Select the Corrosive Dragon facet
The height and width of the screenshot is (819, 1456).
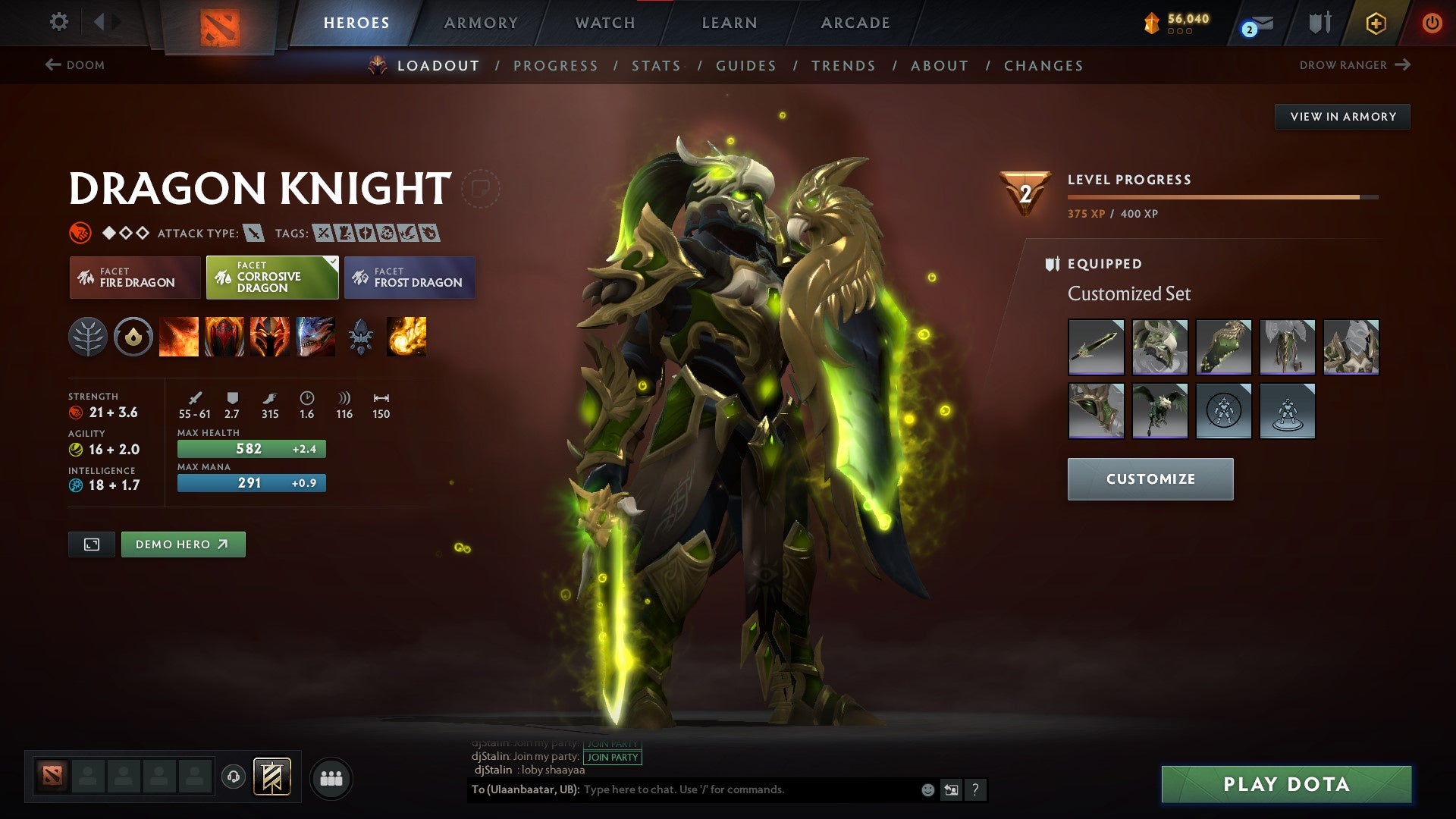[x=271, y=278]
